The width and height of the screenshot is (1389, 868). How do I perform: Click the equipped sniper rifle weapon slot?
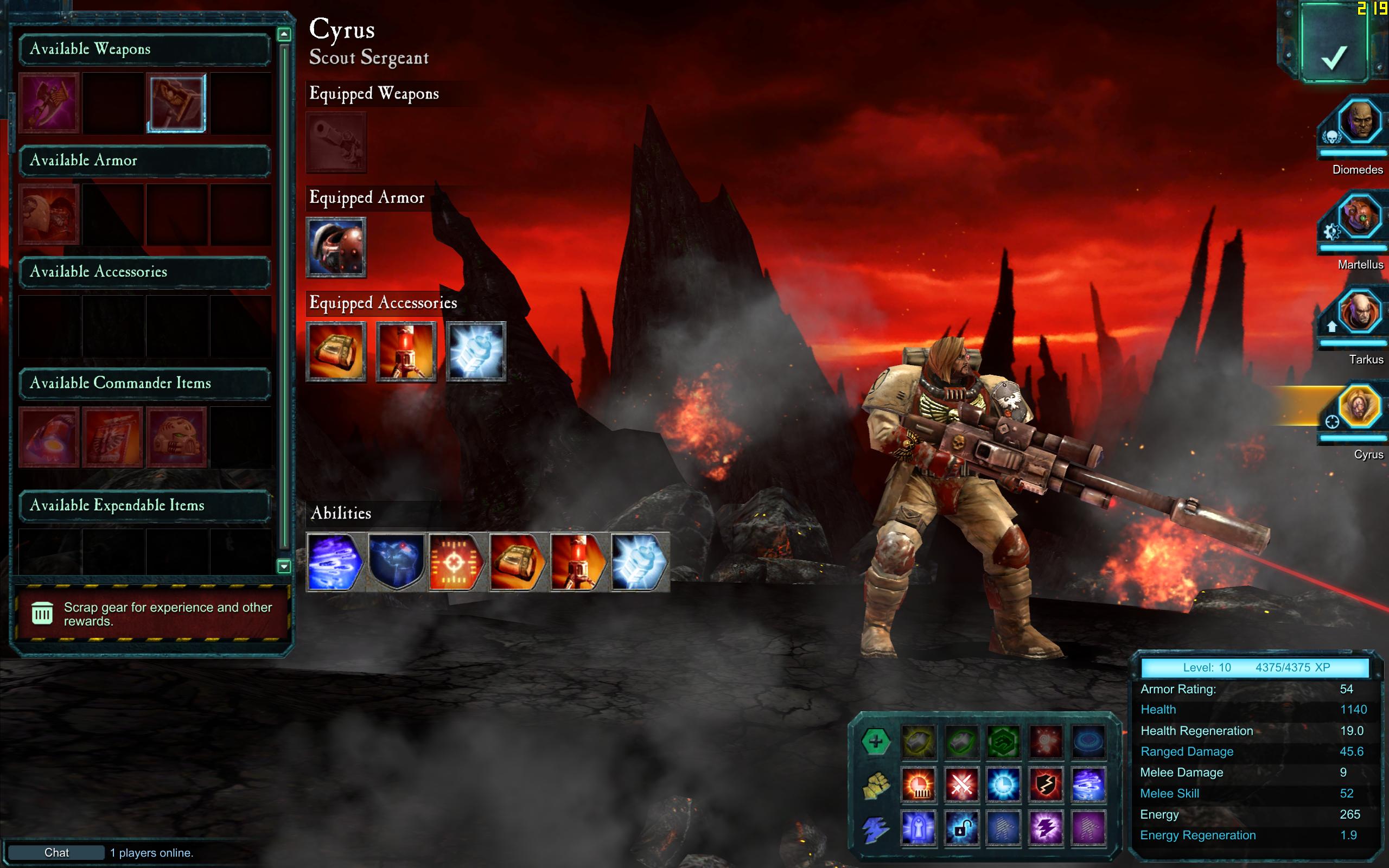[336, 142]
